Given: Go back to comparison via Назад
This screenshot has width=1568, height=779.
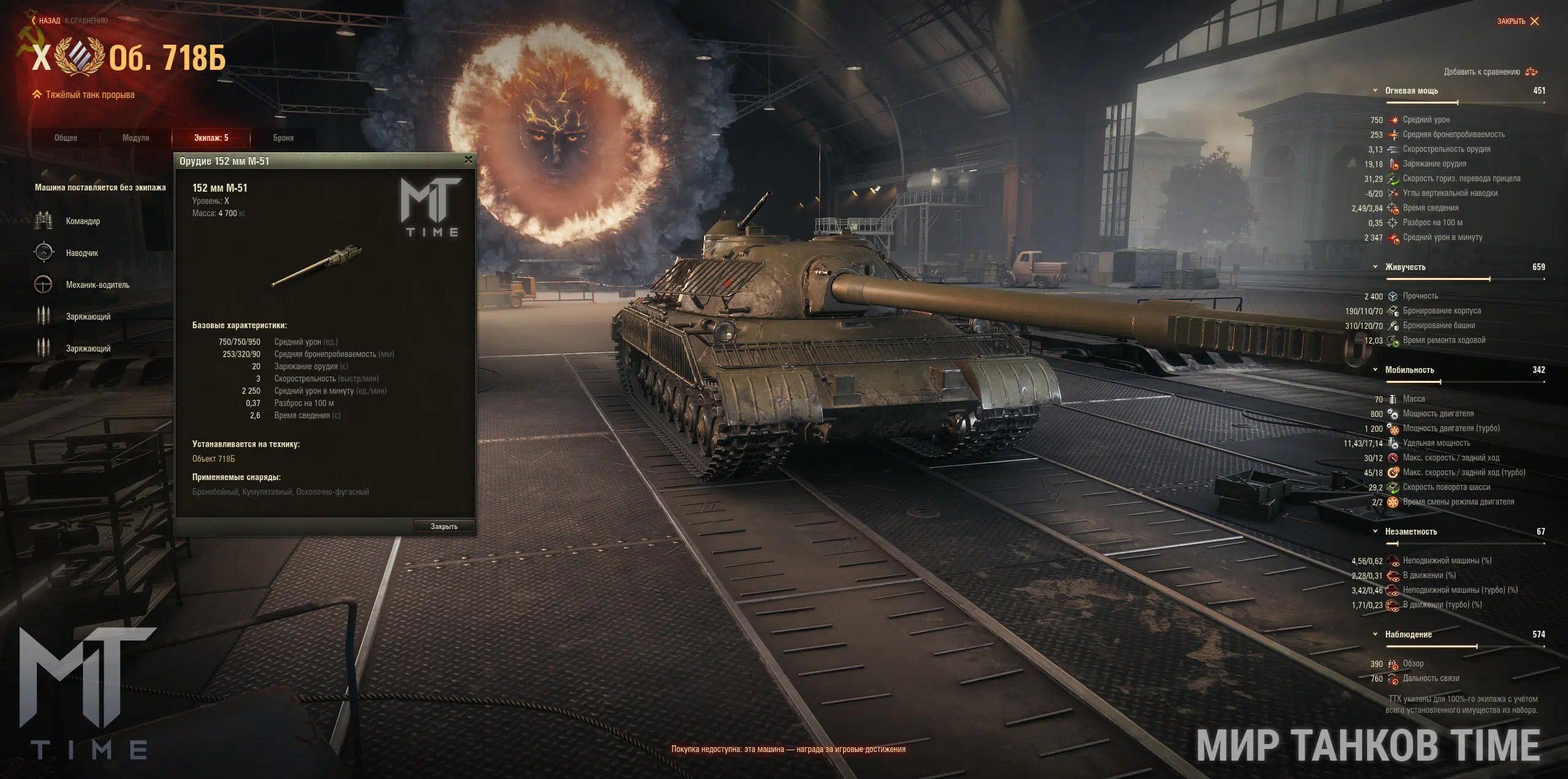Looking at the screenshot, I should (x=48, y=21).
